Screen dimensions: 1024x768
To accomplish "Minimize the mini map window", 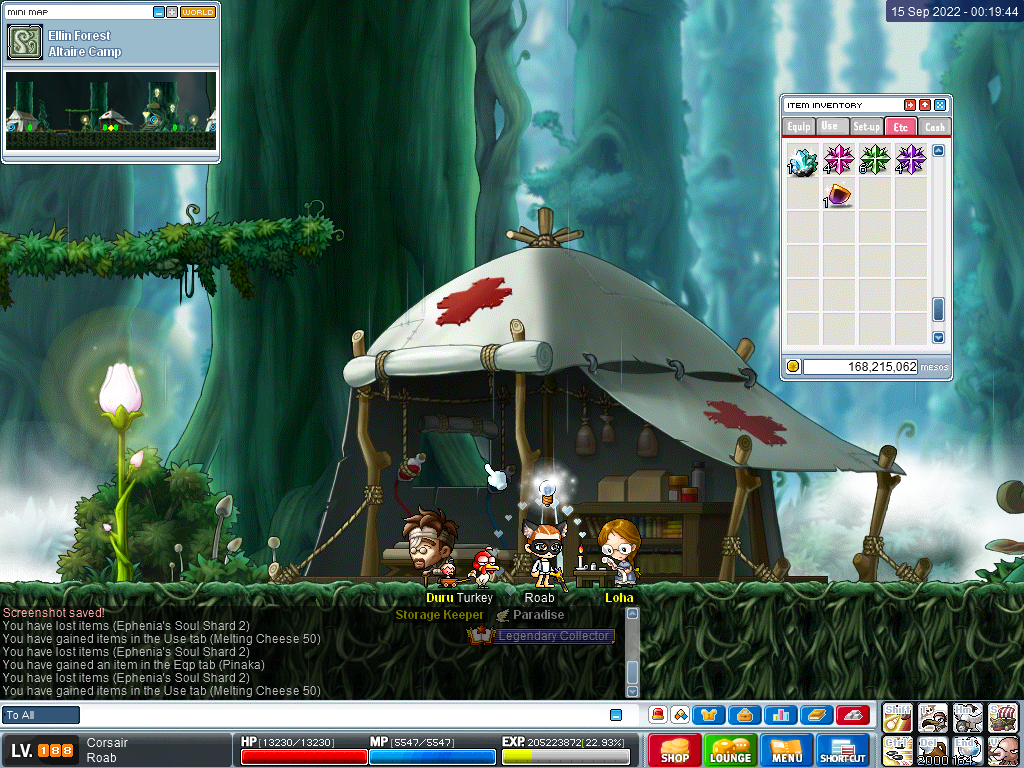I will [x=159, y=12].
